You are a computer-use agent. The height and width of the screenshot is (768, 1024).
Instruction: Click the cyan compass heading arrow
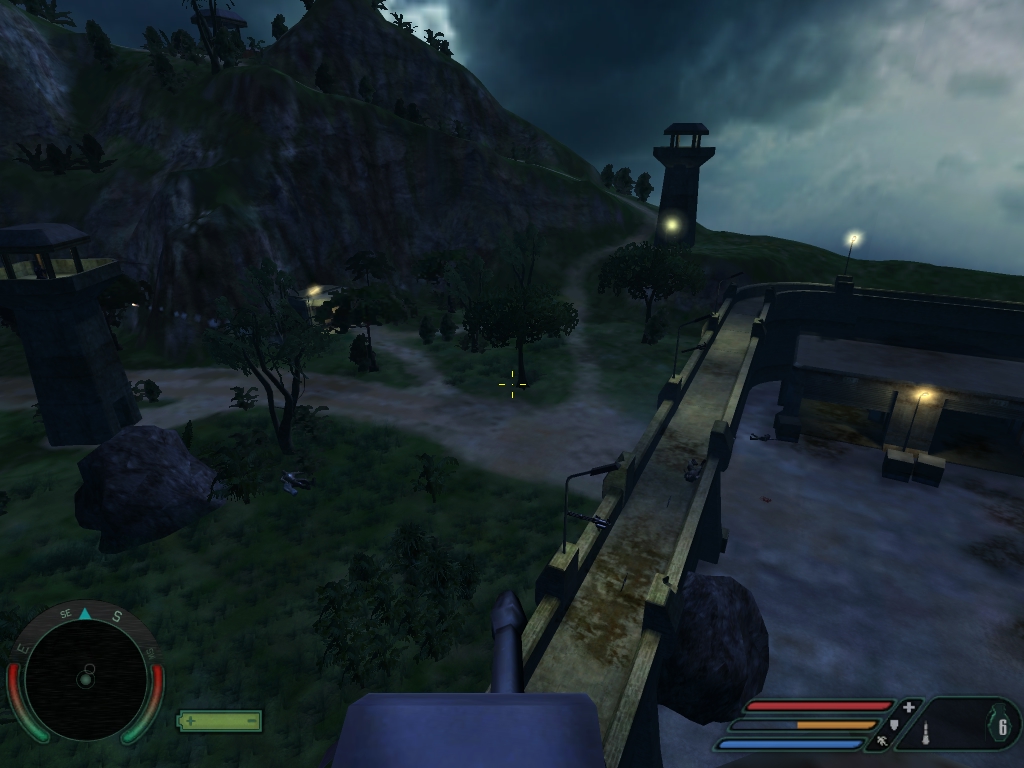[x=85, y=614]
